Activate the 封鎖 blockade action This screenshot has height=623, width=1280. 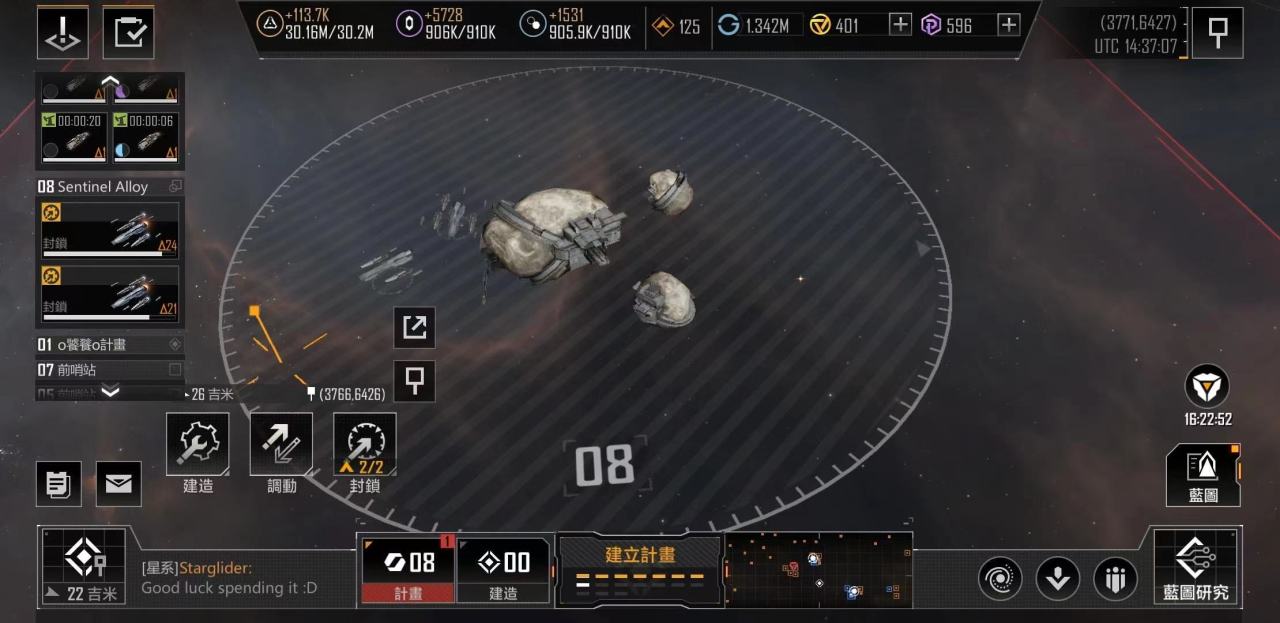(364, 445)
